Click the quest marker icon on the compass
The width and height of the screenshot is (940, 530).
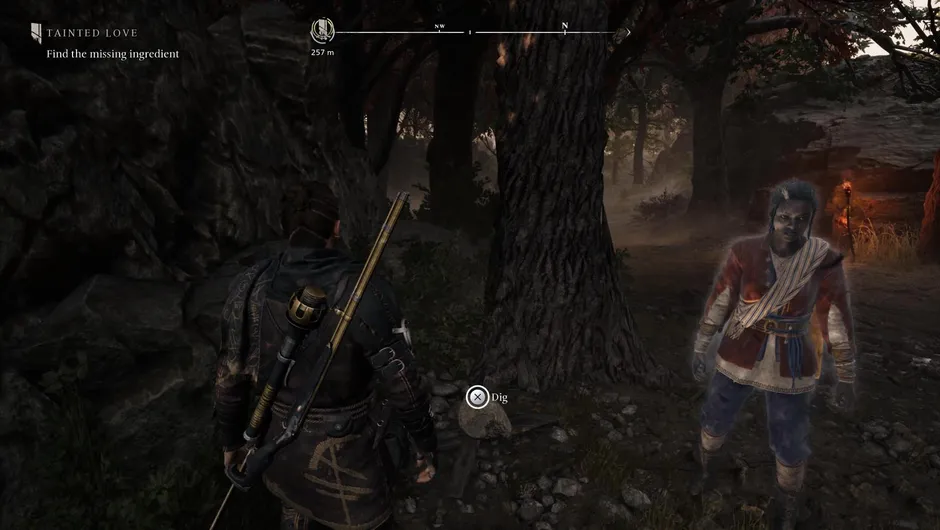323,31
